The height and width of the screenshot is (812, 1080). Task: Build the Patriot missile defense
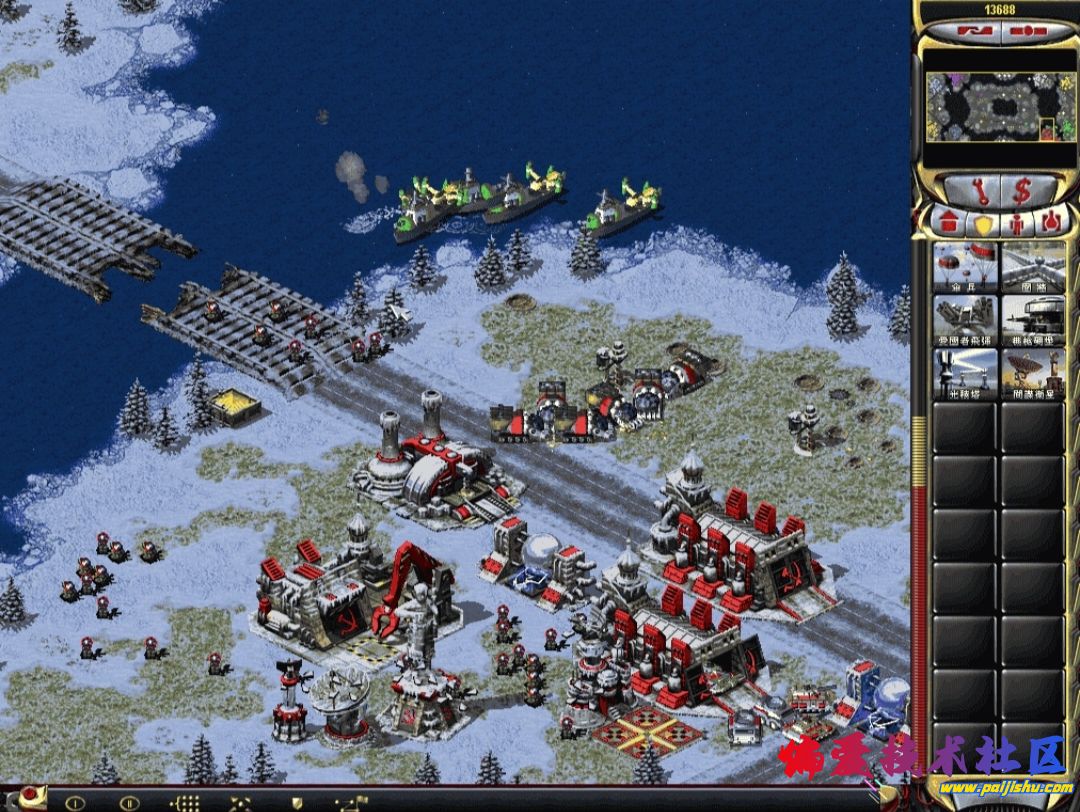(x=965, y=320)
